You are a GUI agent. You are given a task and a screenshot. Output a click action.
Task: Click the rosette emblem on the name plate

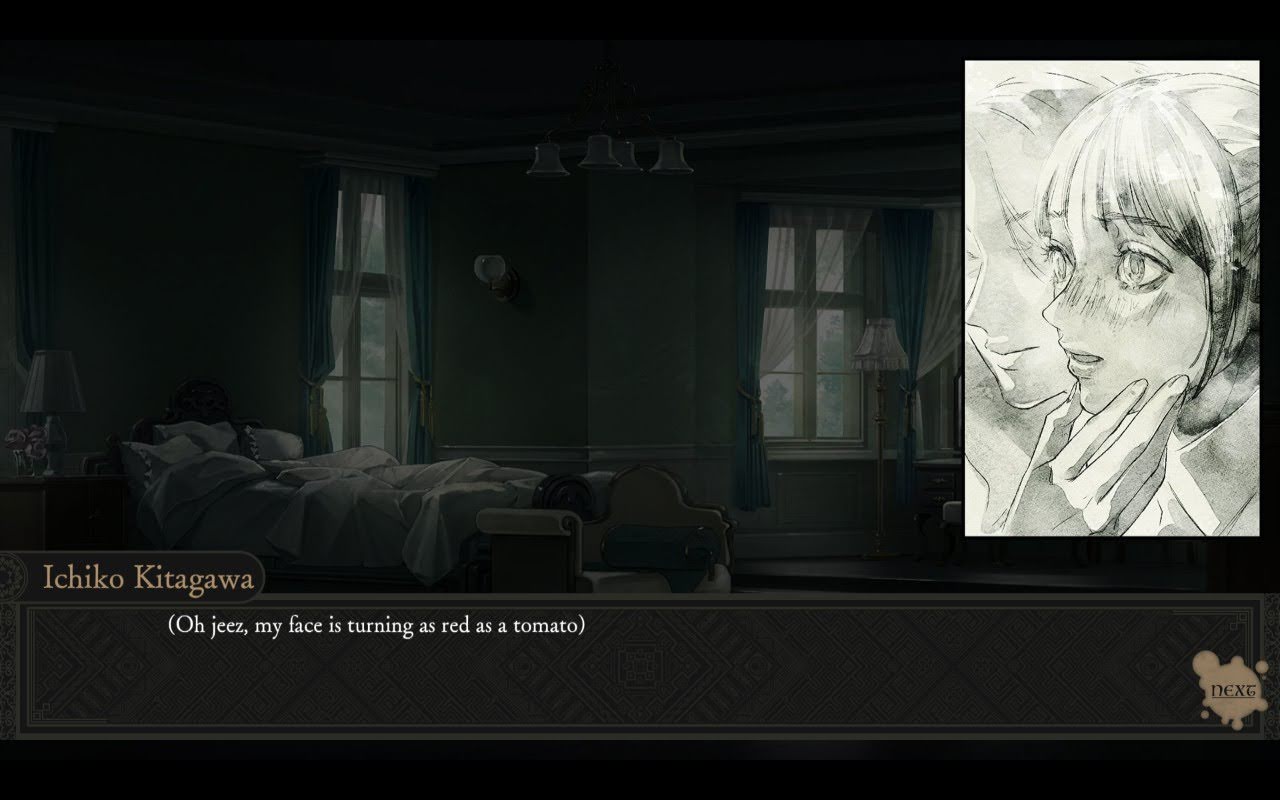click(x=8, y=577)
